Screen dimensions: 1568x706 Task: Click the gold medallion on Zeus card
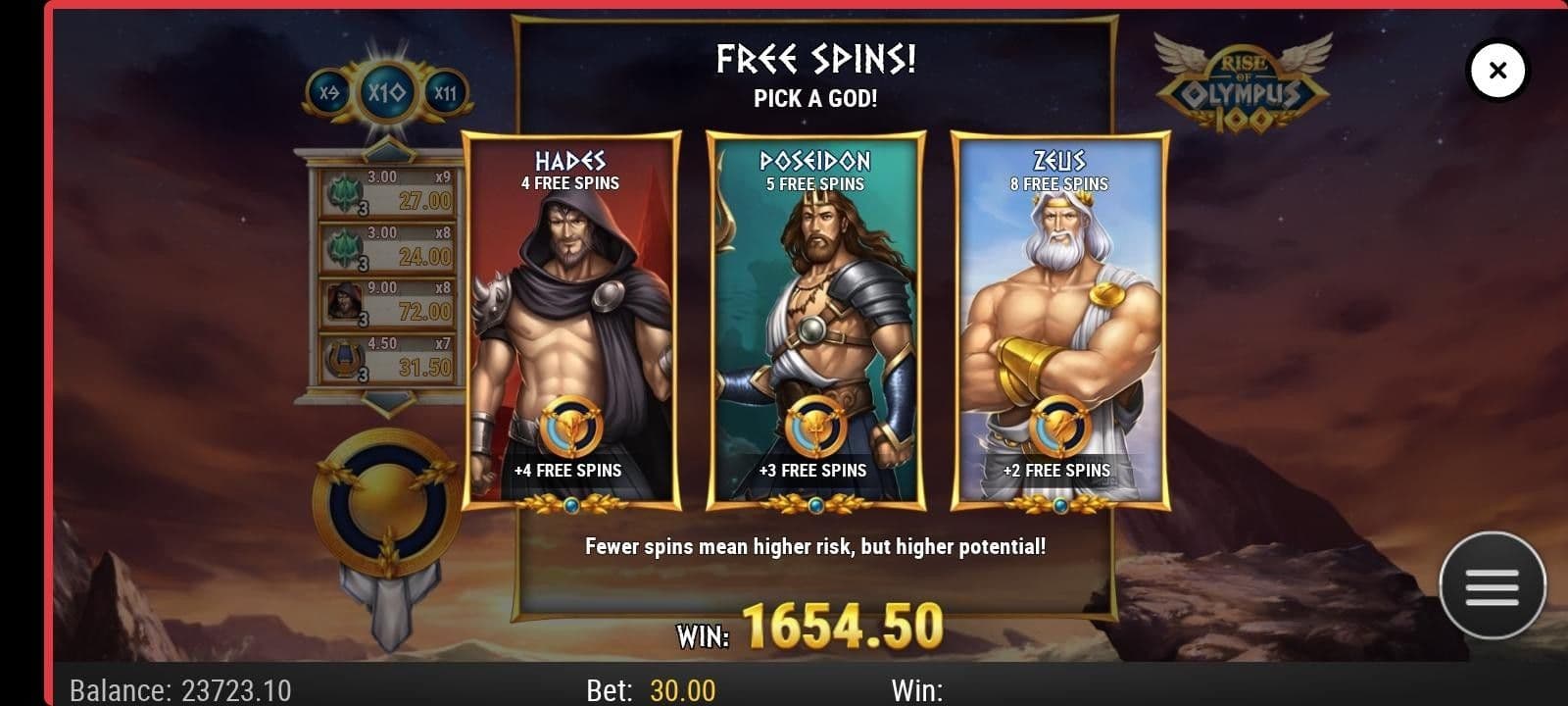coord(1060,426)
